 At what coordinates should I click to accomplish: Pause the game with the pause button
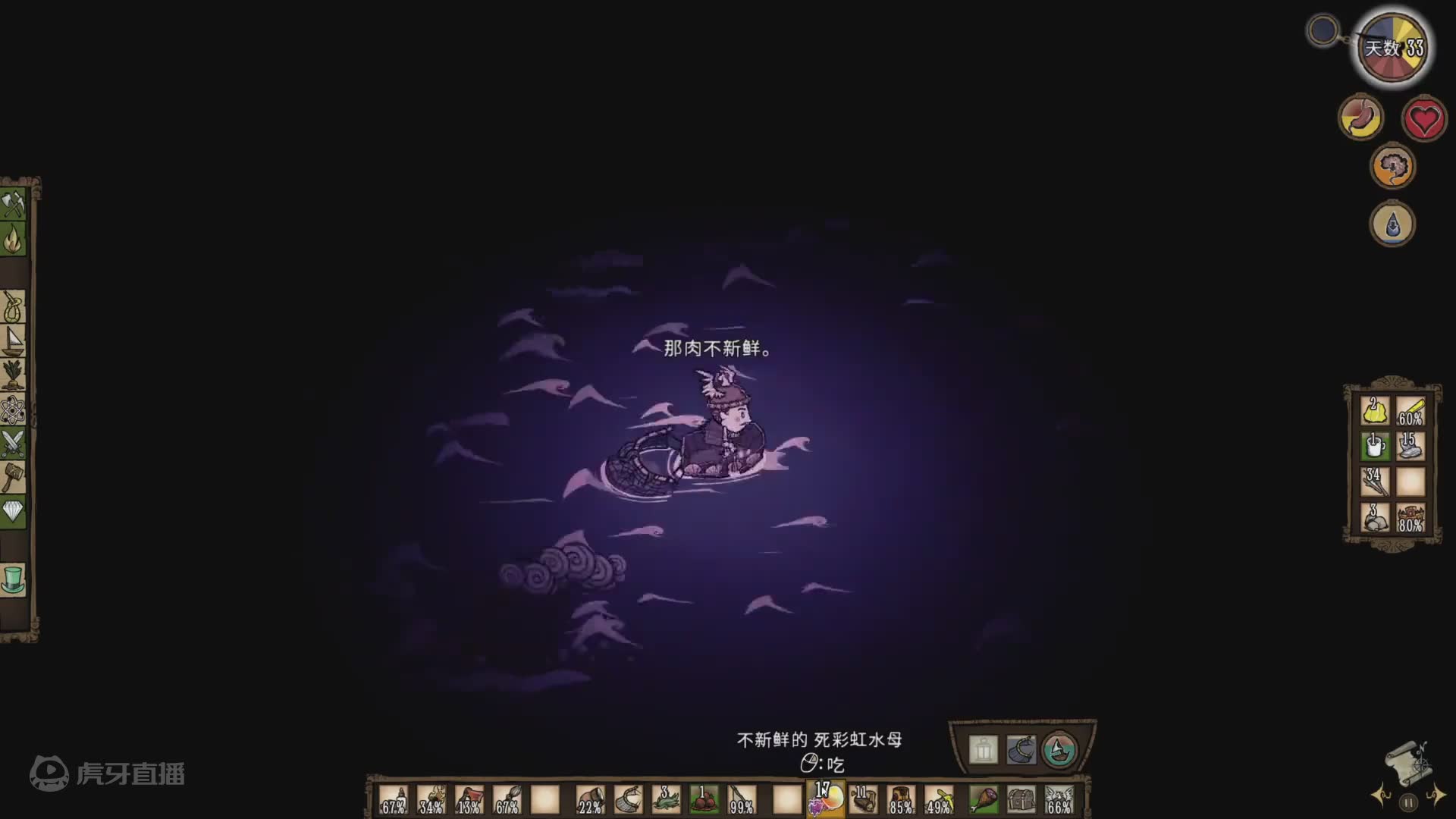[1408, 802]
